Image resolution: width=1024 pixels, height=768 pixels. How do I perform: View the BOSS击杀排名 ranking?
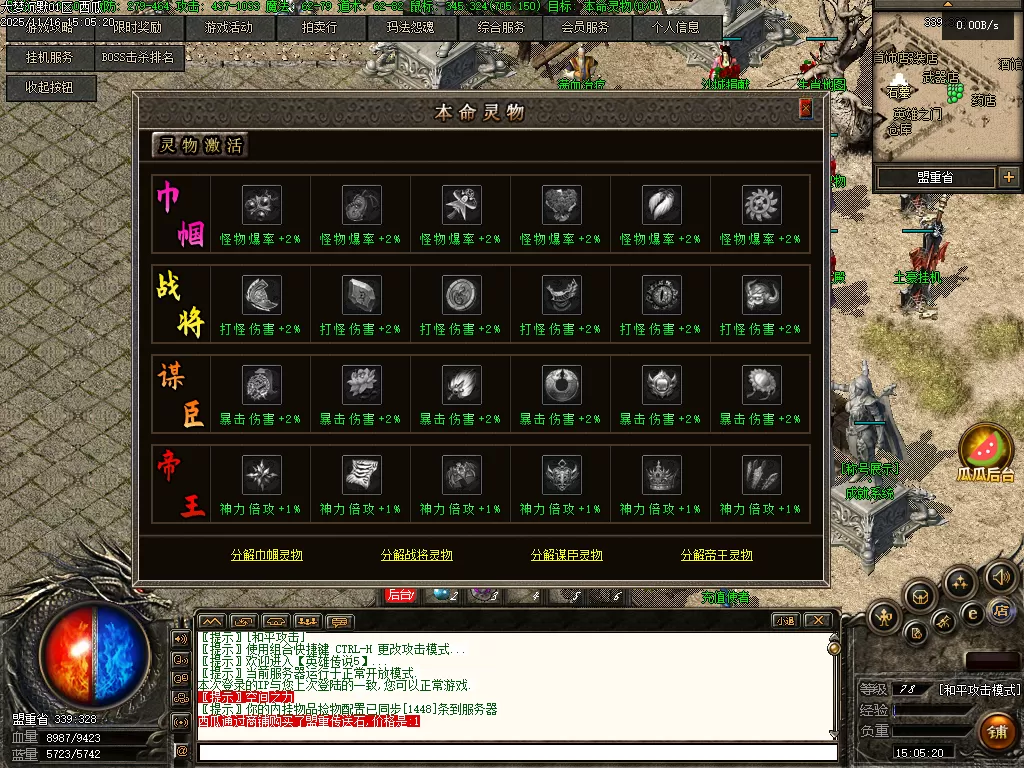click(138, 58)
